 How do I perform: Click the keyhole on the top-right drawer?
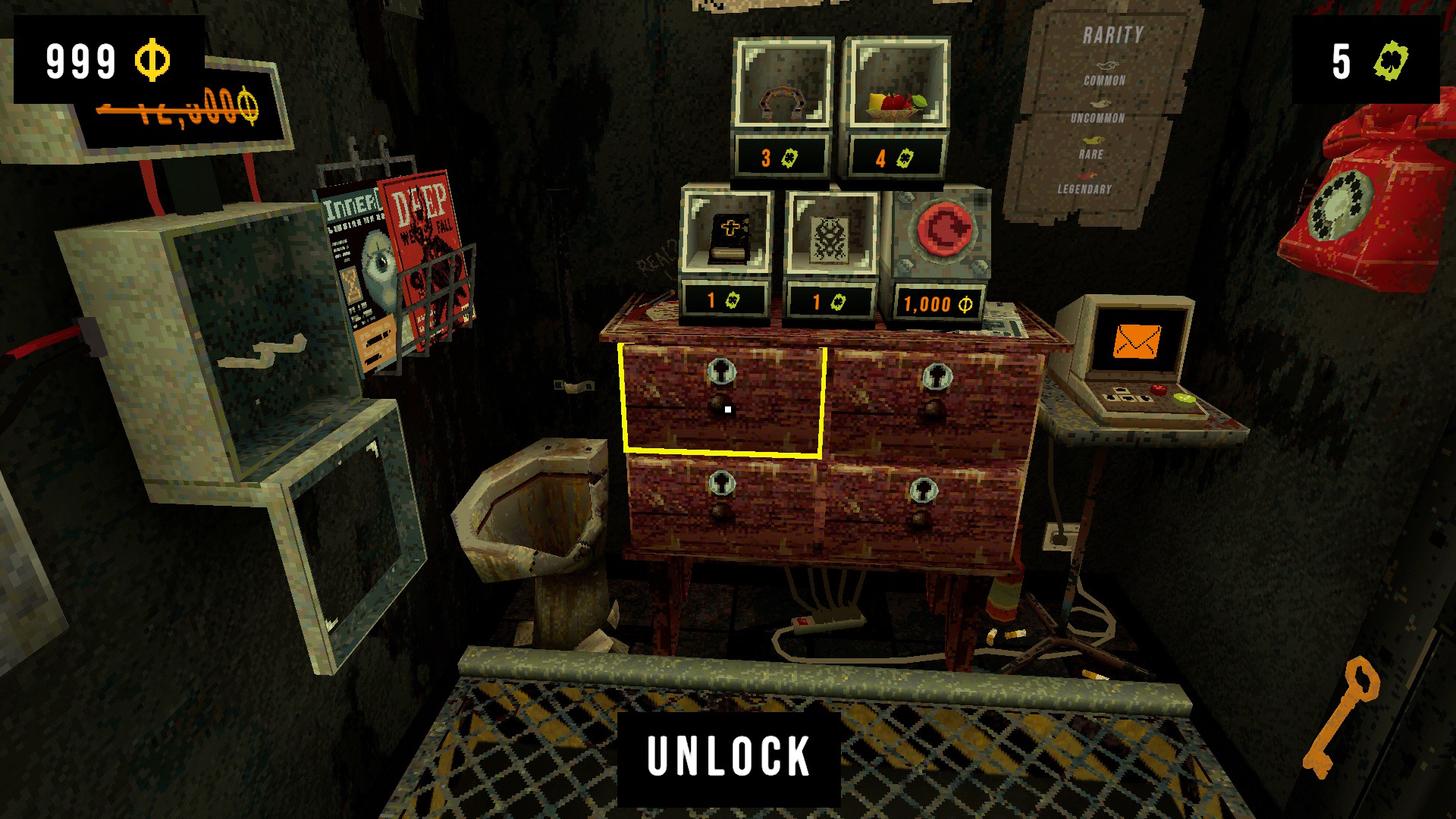pos(939,378)
